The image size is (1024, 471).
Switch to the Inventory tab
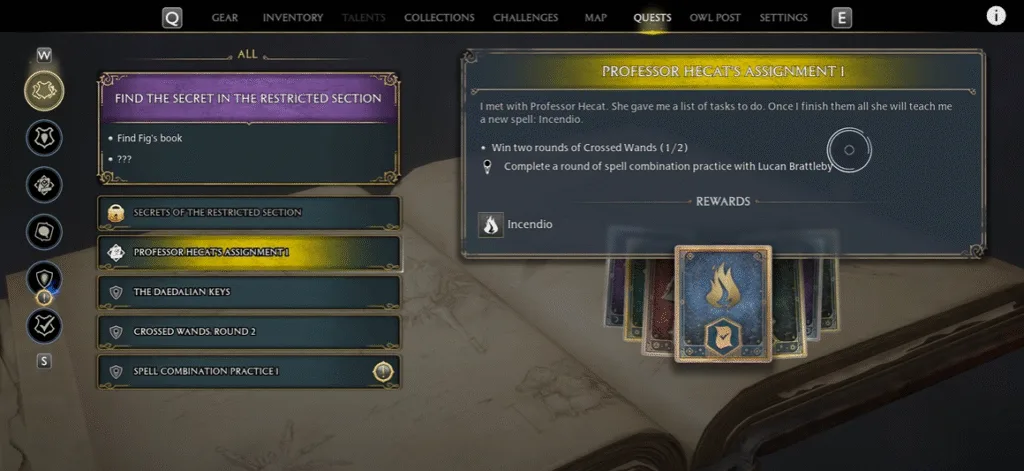292,18
